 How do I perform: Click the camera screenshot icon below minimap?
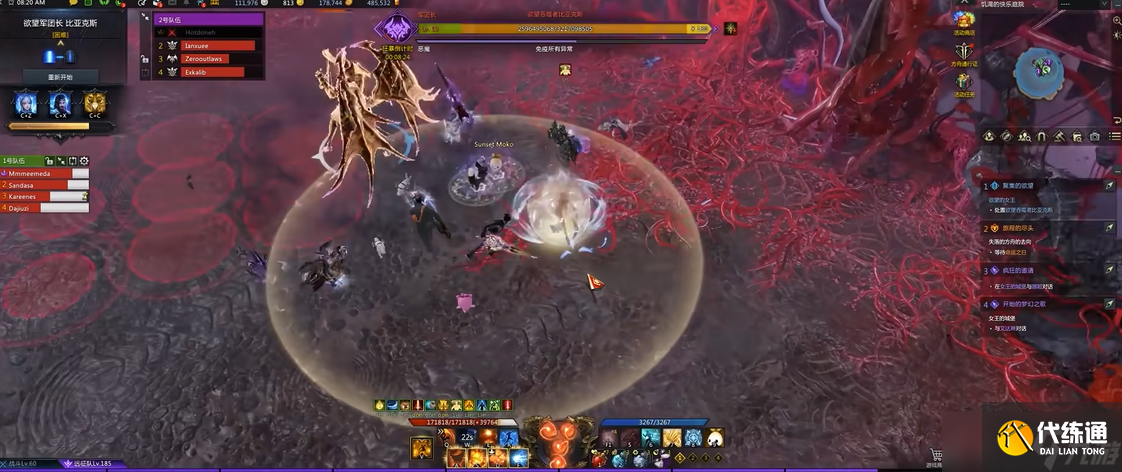[x=1094, y=136]
